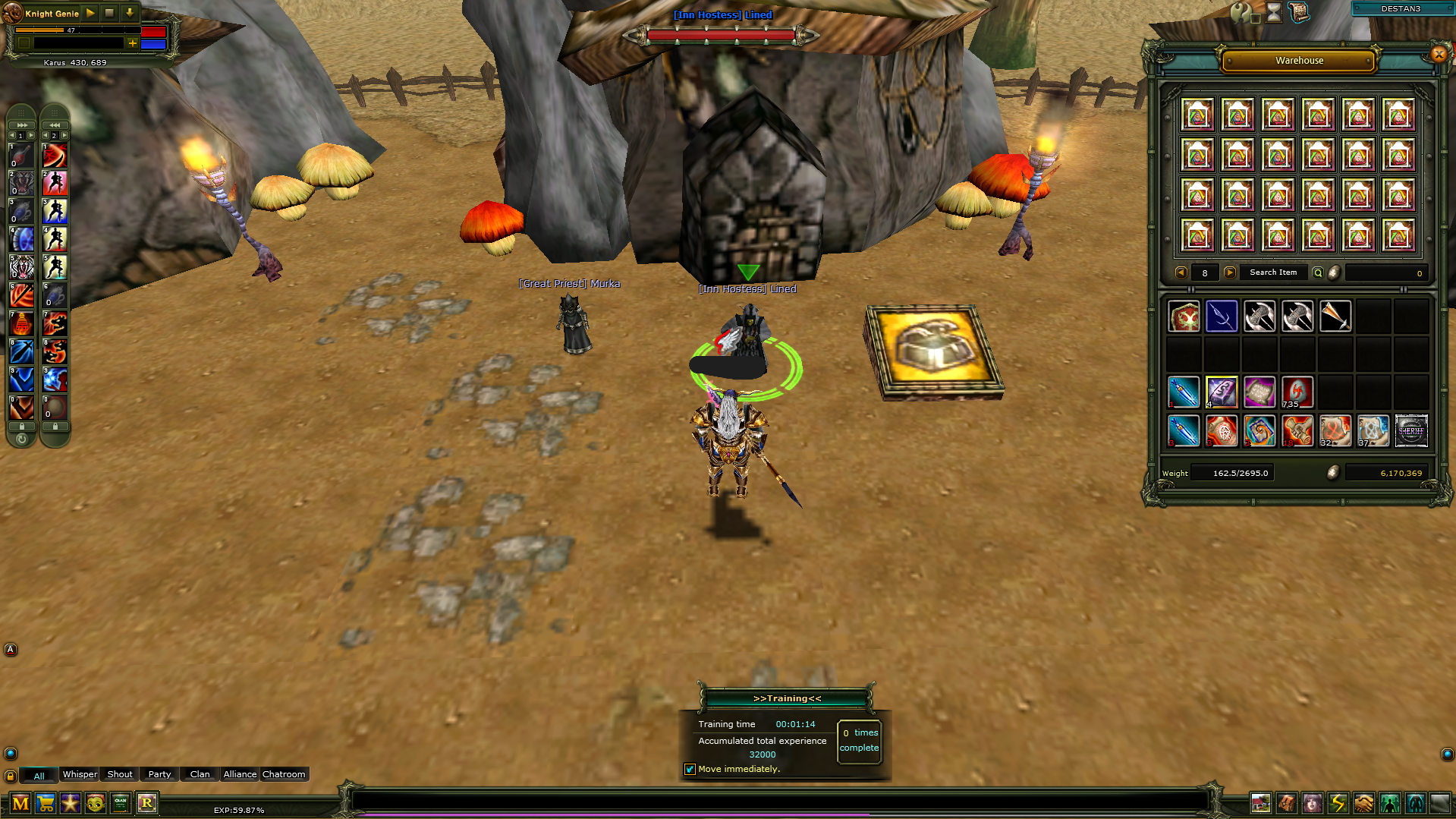Select the Sheriff badge item
This screenshot has width=1456, height=819.
click(x=1411, y=431)
